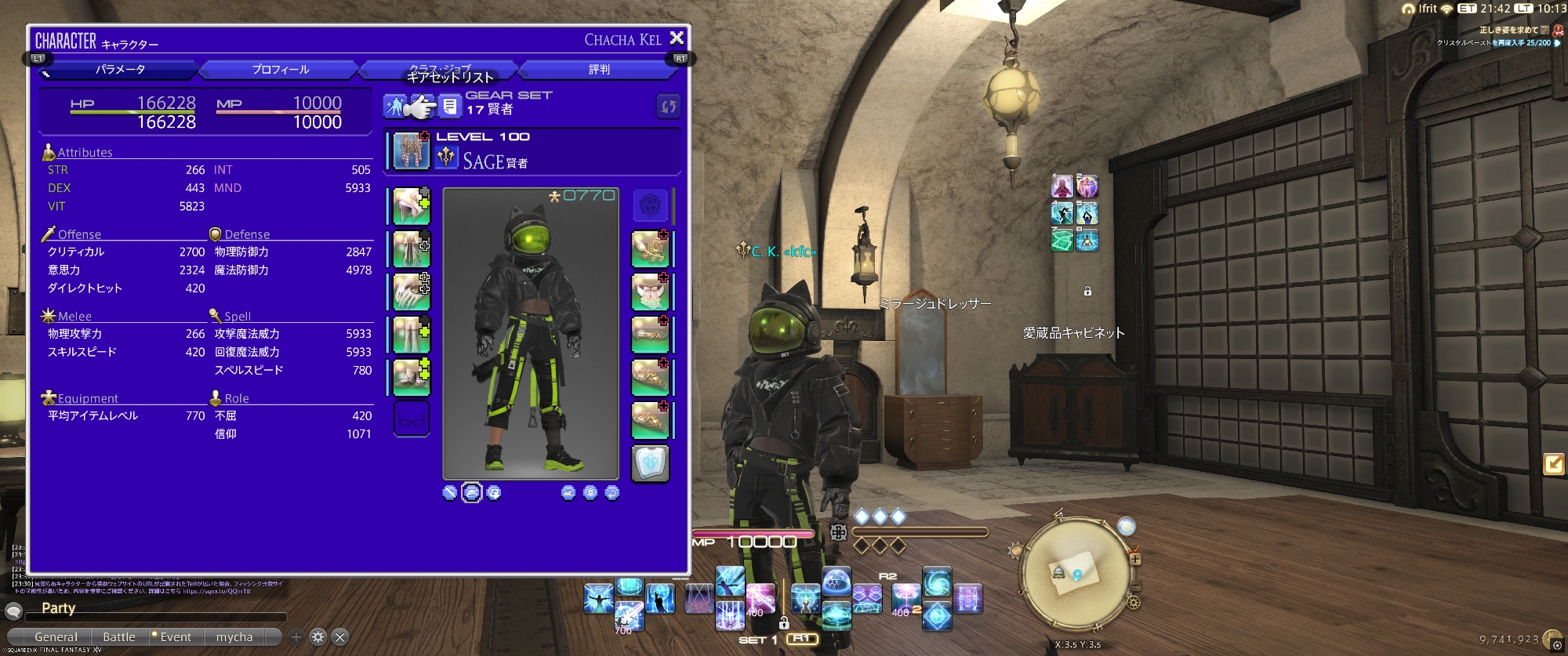This screenshot has height=656, width=1568.
Task: Select the white gloves equipment slot
Action: [411, 292]
